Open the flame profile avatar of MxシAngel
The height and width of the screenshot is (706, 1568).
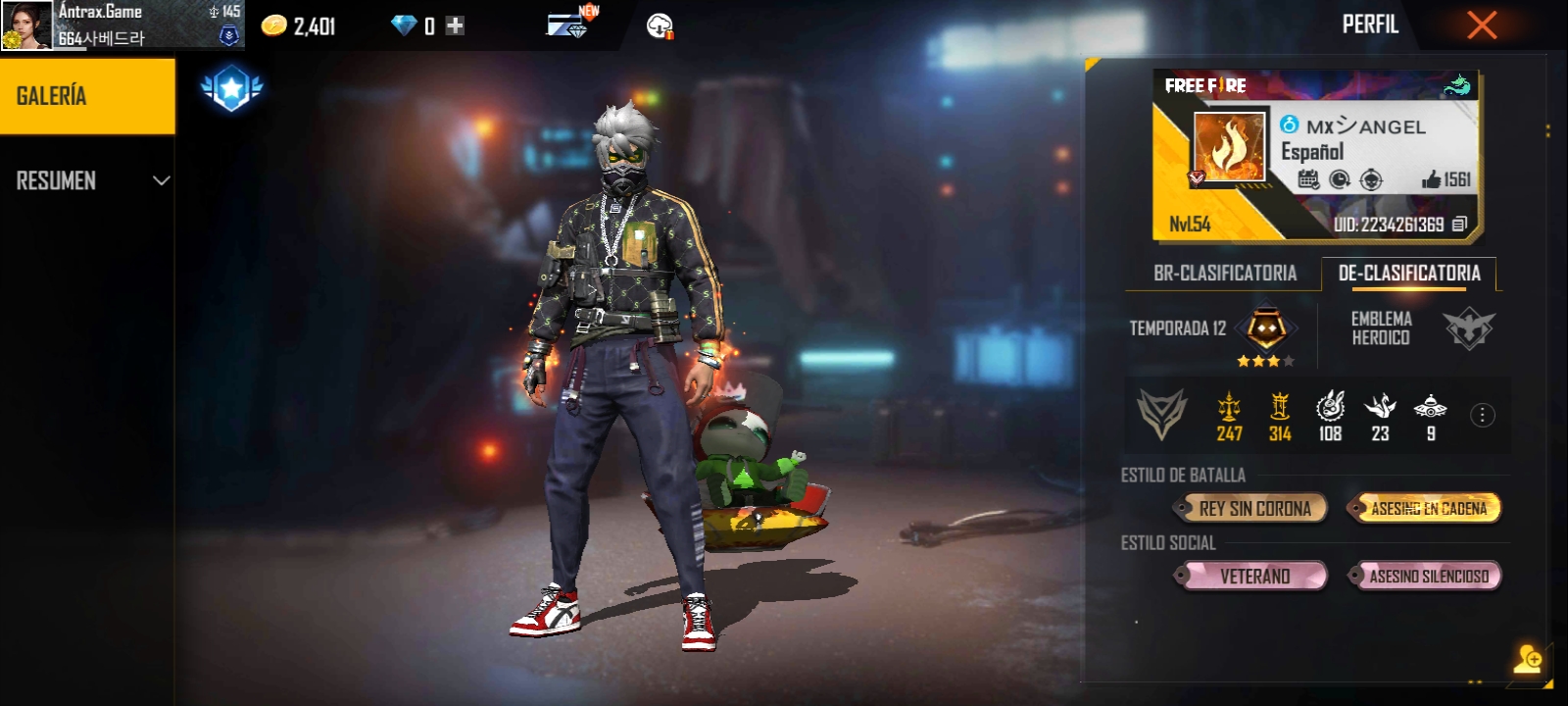click(x=1230, y=147)
